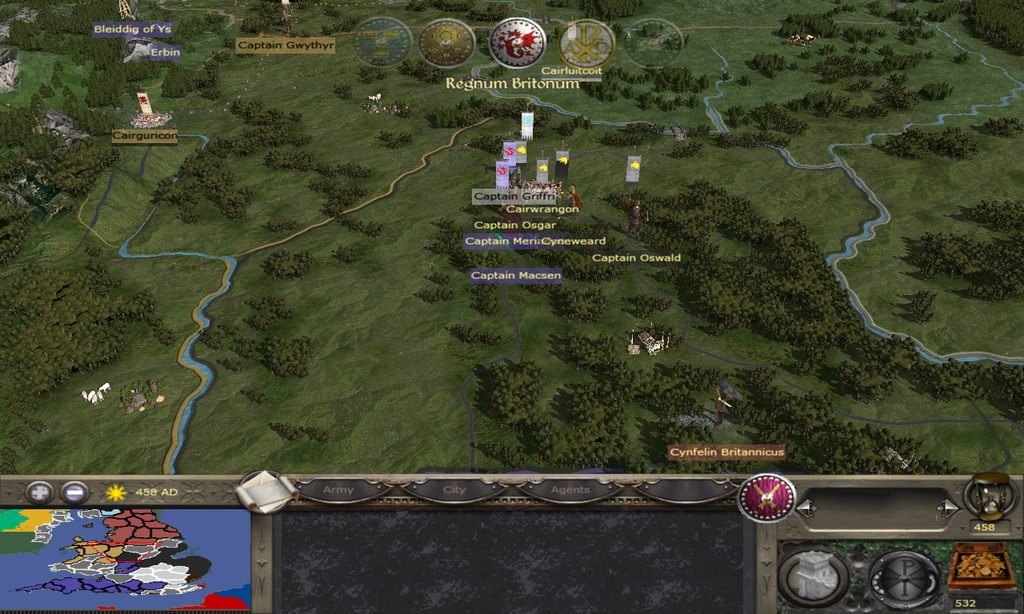The image size is (1024, 614).
Task: Select the Captain Oswald army label
Action: (x=636, y=258)
